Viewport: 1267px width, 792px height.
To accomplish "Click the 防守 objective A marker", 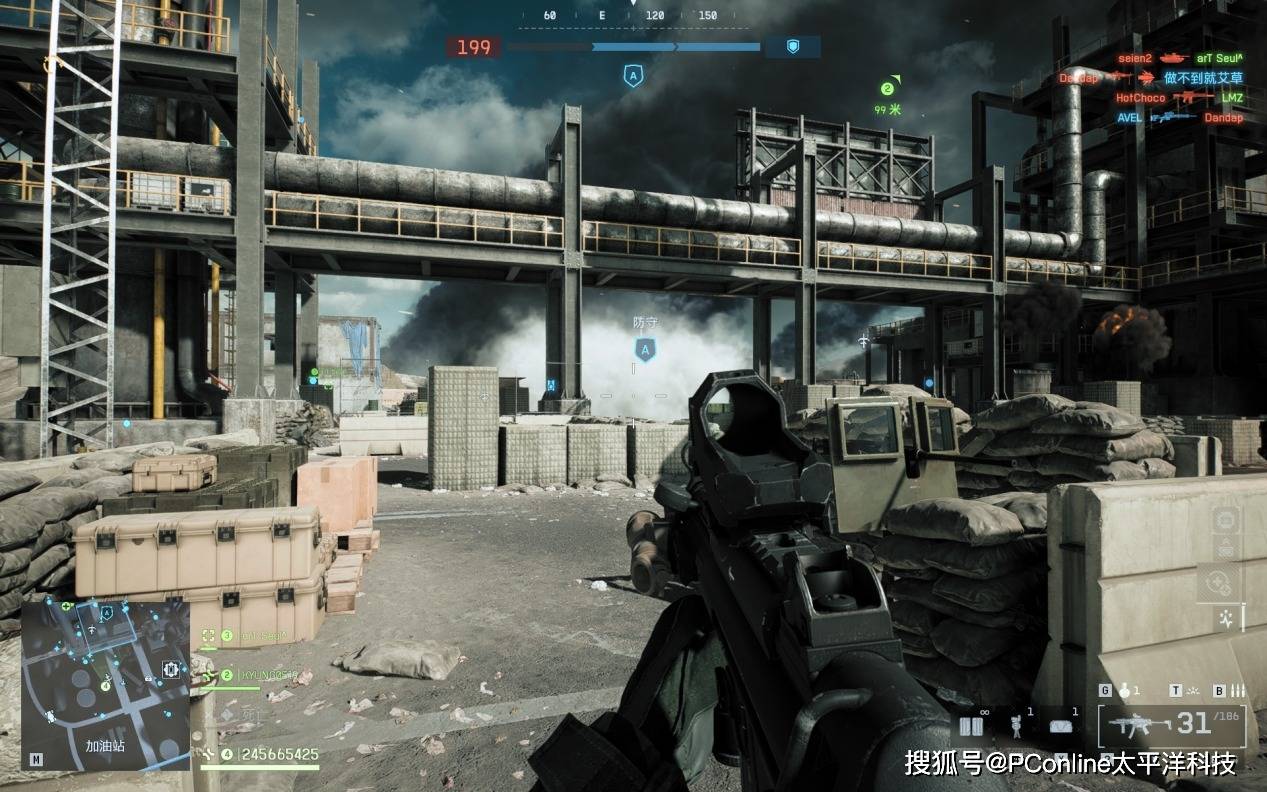I will 646,349.
